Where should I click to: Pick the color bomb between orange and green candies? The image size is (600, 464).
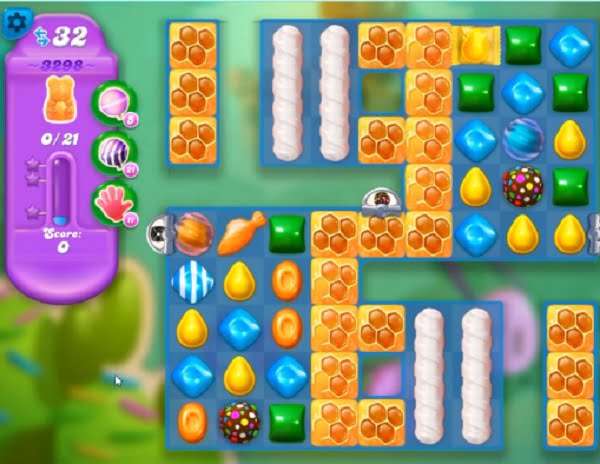click(x=240, y=419)
